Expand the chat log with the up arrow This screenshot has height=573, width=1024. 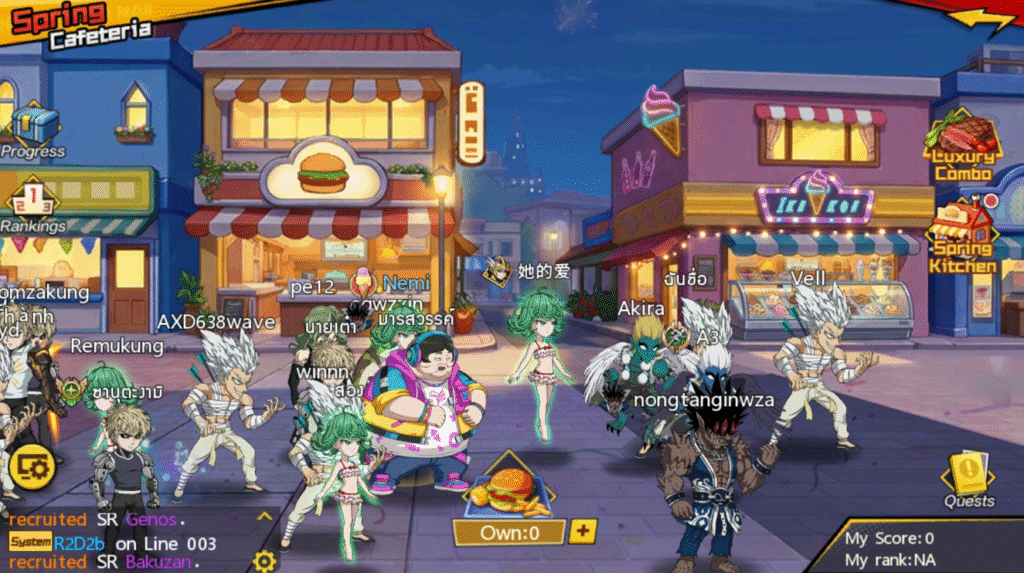264,517
